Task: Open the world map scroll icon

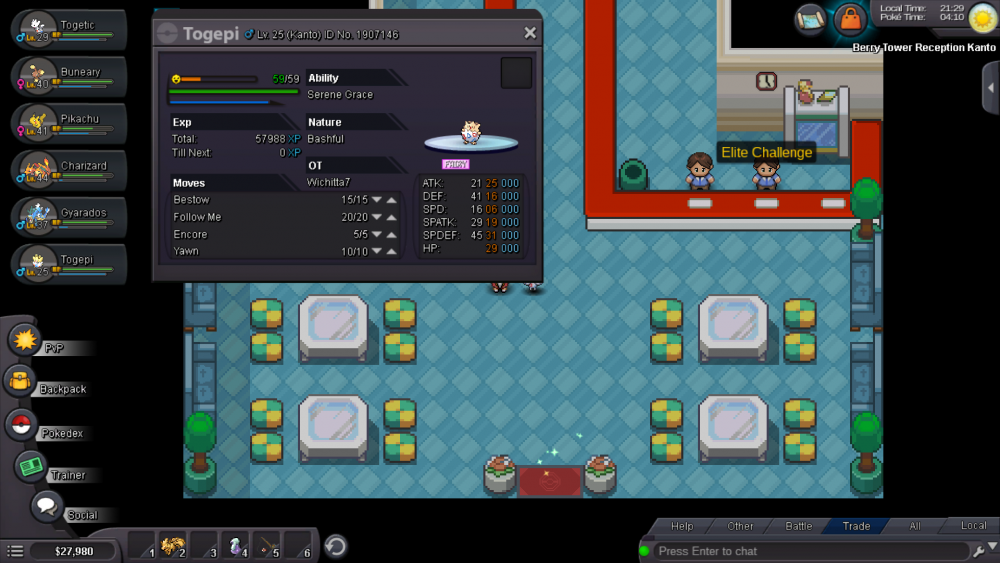Action: pyautogui.click(x=810, y=20)
